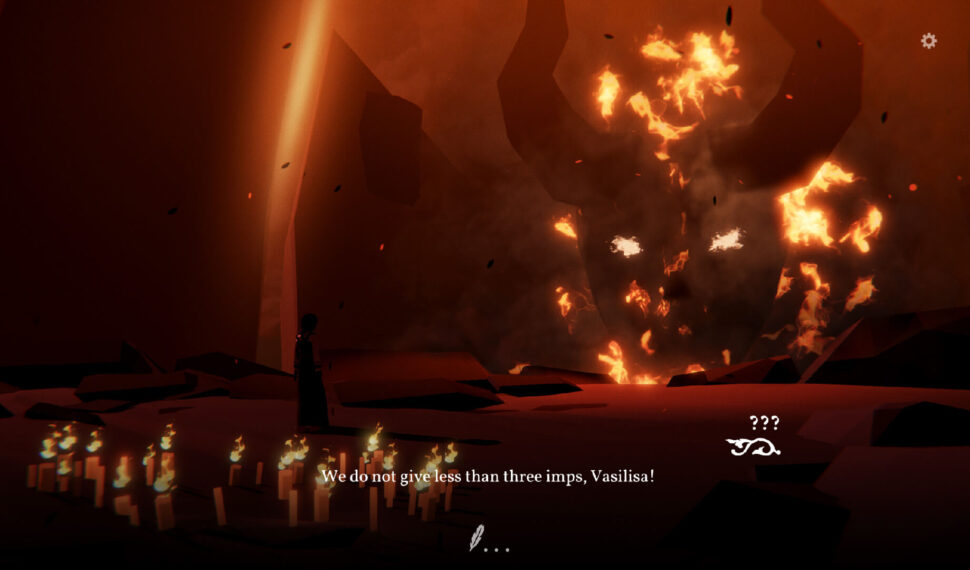The width and height of the screenshot is (970, 570).
Task: Open settings via the gear icon
Action: [x=929, y=41]
